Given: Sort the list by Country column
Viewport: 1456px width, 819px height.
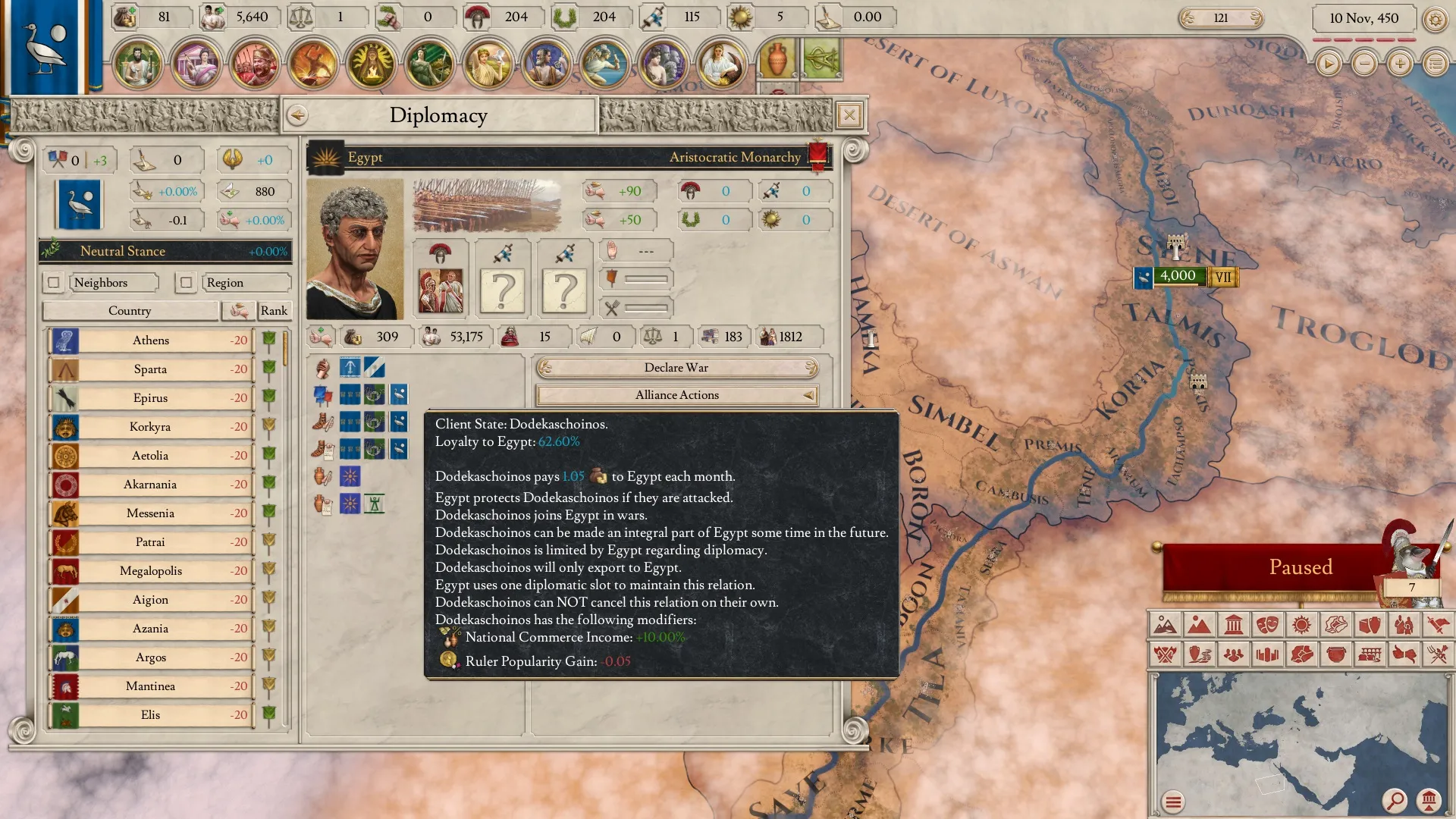Looking at the screenshot, I should (130, 311).
